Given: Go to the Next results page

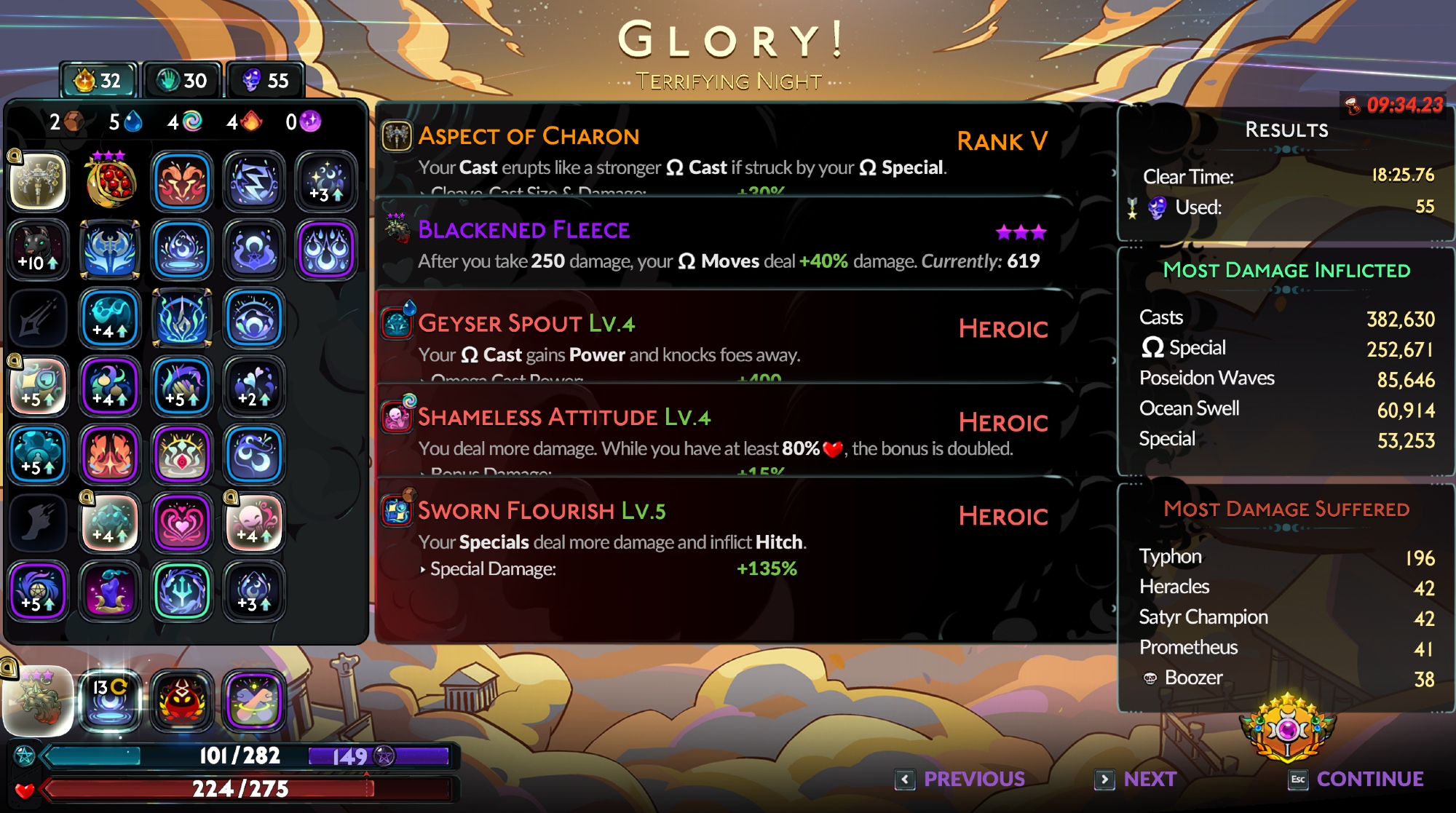Looking at the screenshot, I should pos(1136,779).
